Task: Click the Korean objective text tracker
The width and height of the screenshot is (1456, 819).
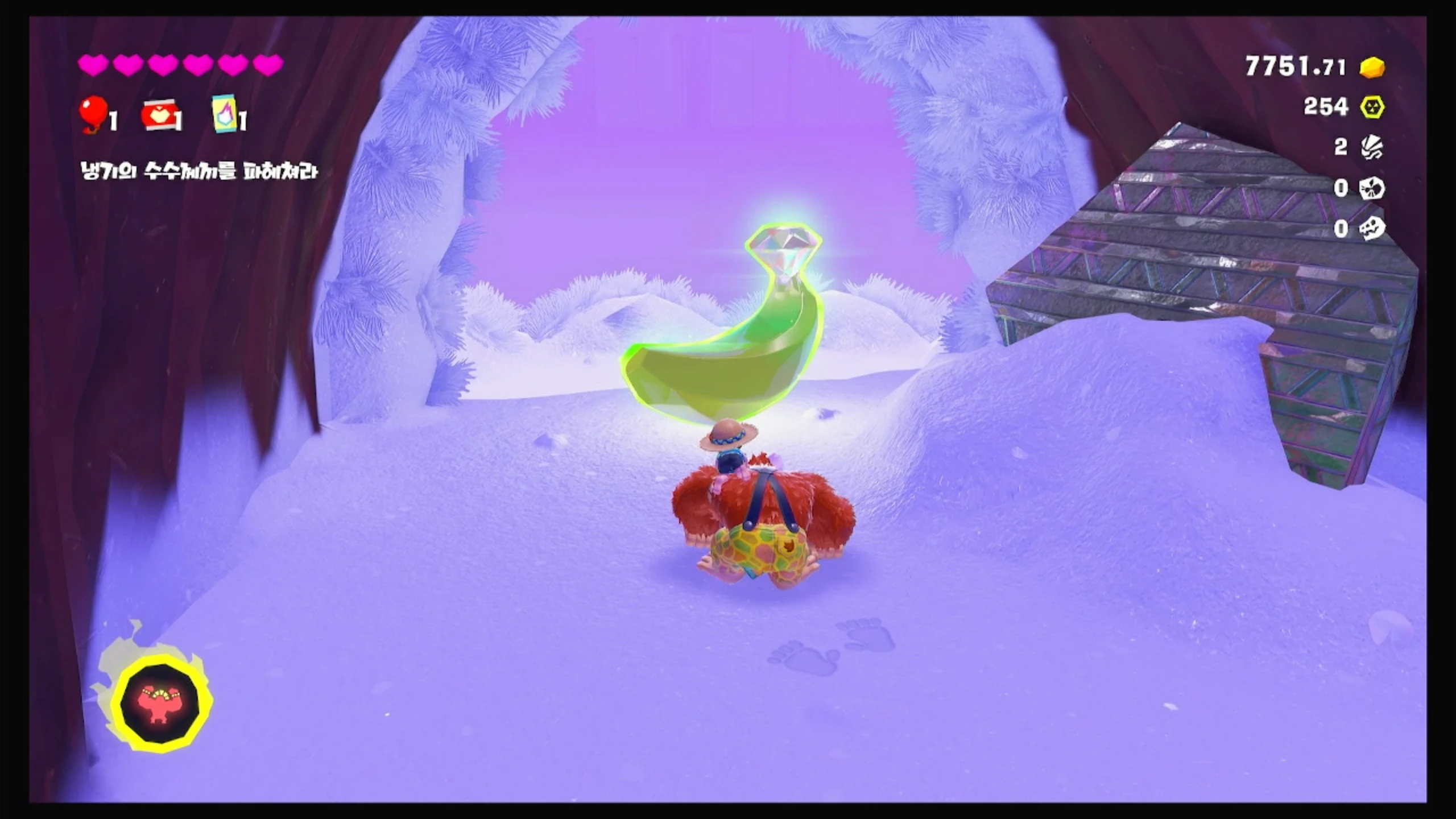Action: 198,171
